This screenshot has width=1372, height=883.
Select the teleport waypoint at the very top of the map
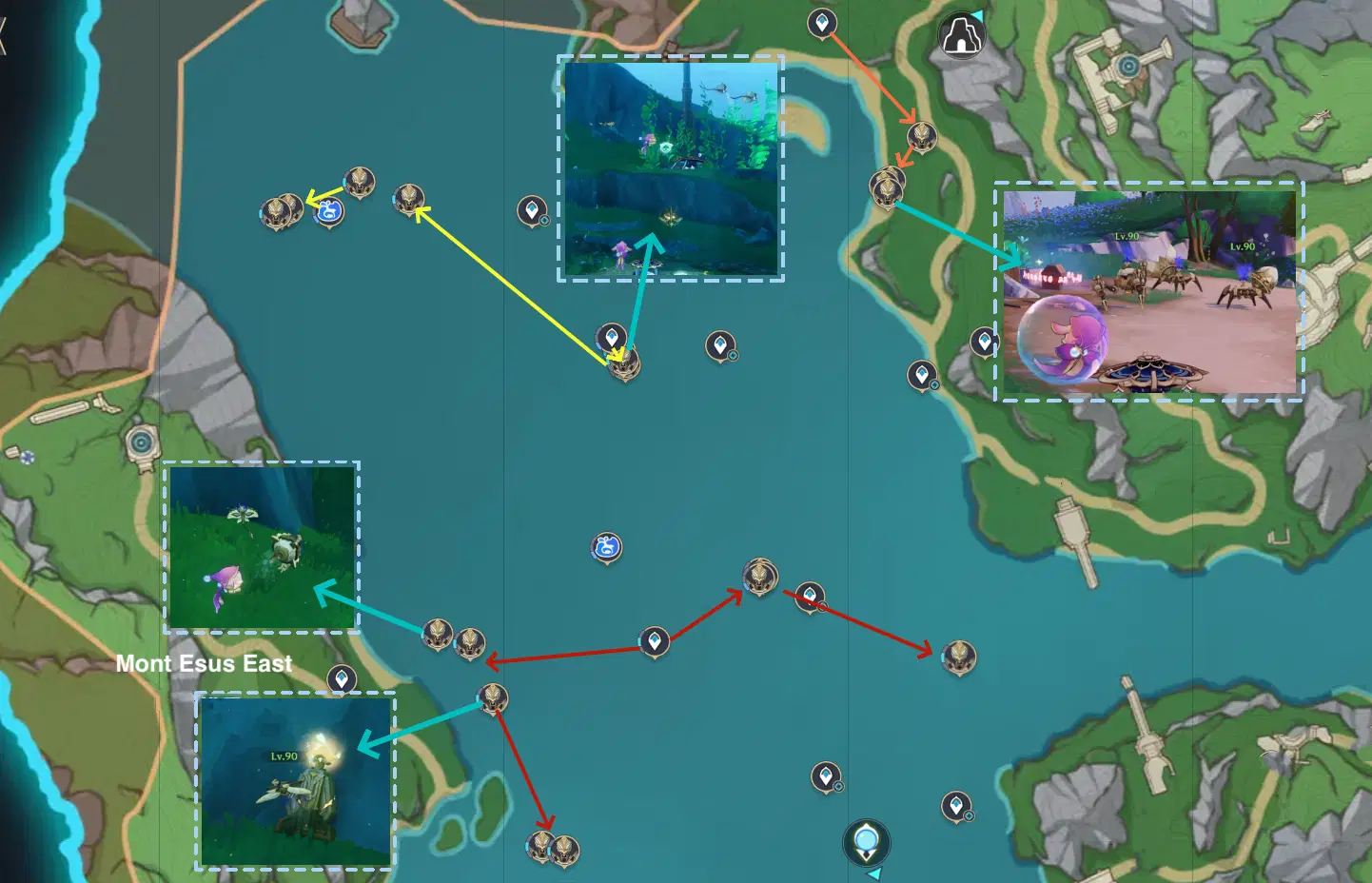click(820, 21)
